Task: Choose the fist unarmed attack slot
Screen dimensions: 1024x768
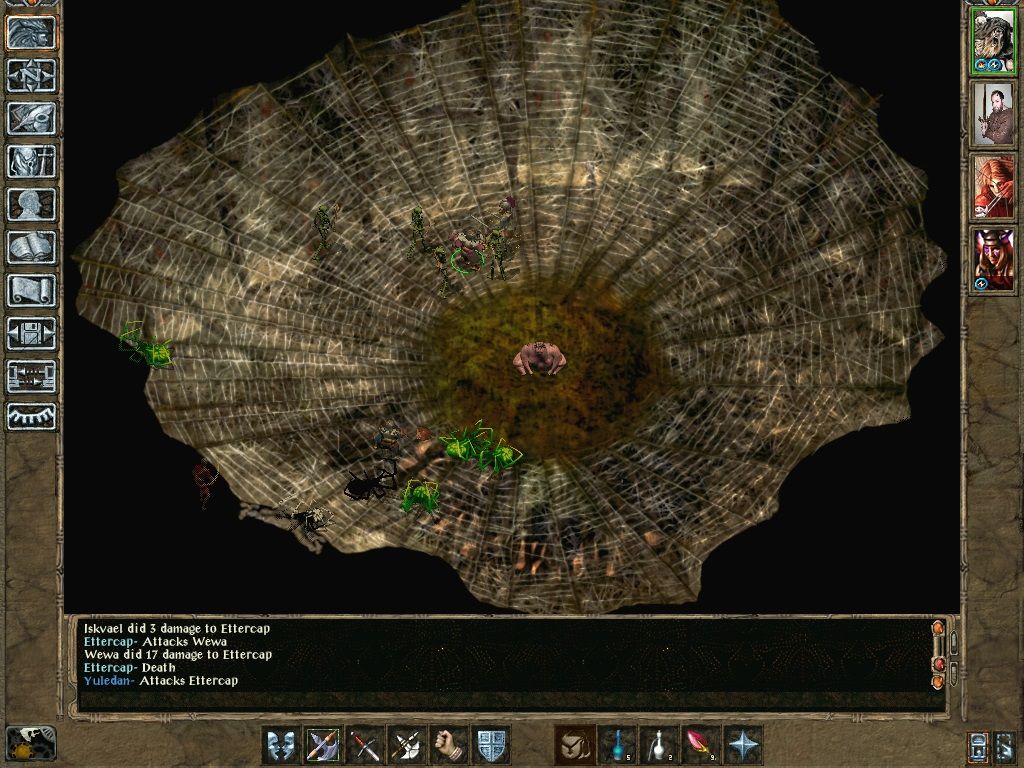Action: point(449,745)
